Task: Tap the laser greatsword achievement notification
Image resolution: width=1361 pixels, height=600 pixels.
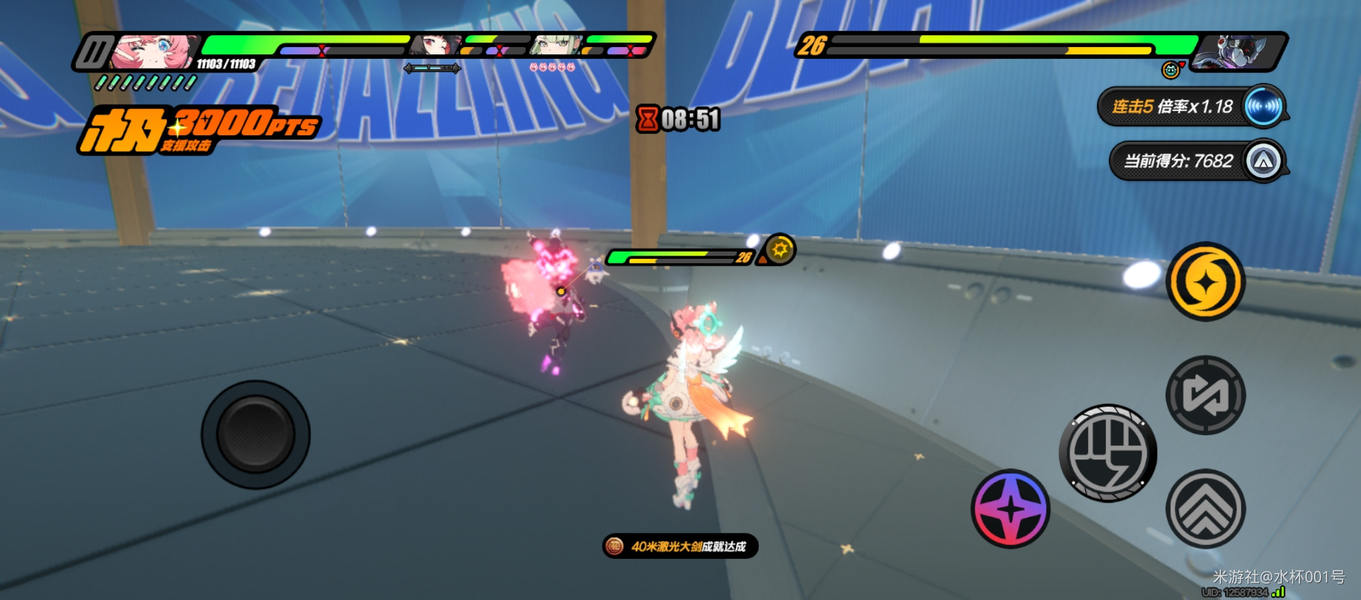Action: (680, 546)
